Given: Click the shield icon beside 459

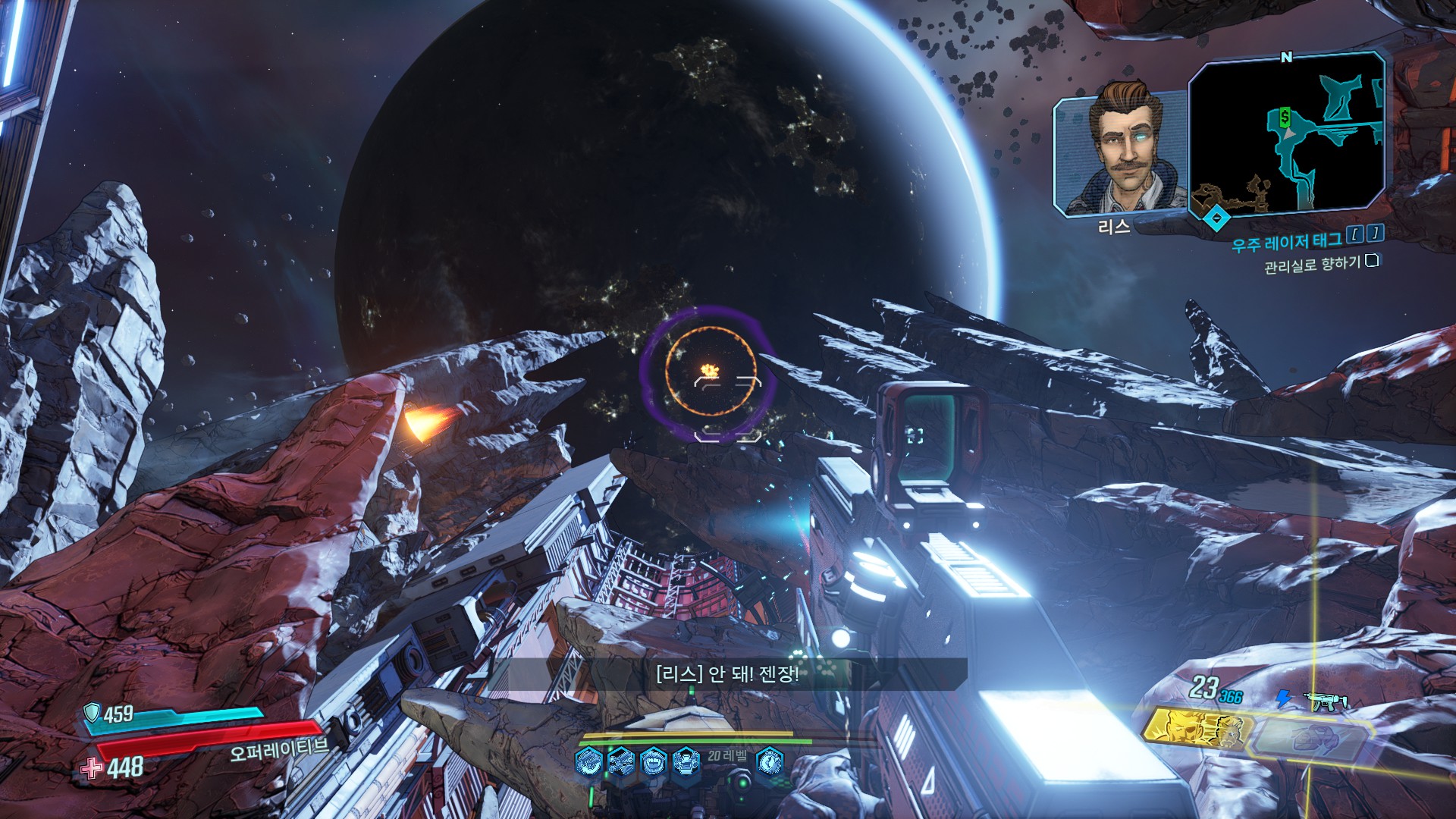Looking at the screenshot, I should (x=92, y=712).
